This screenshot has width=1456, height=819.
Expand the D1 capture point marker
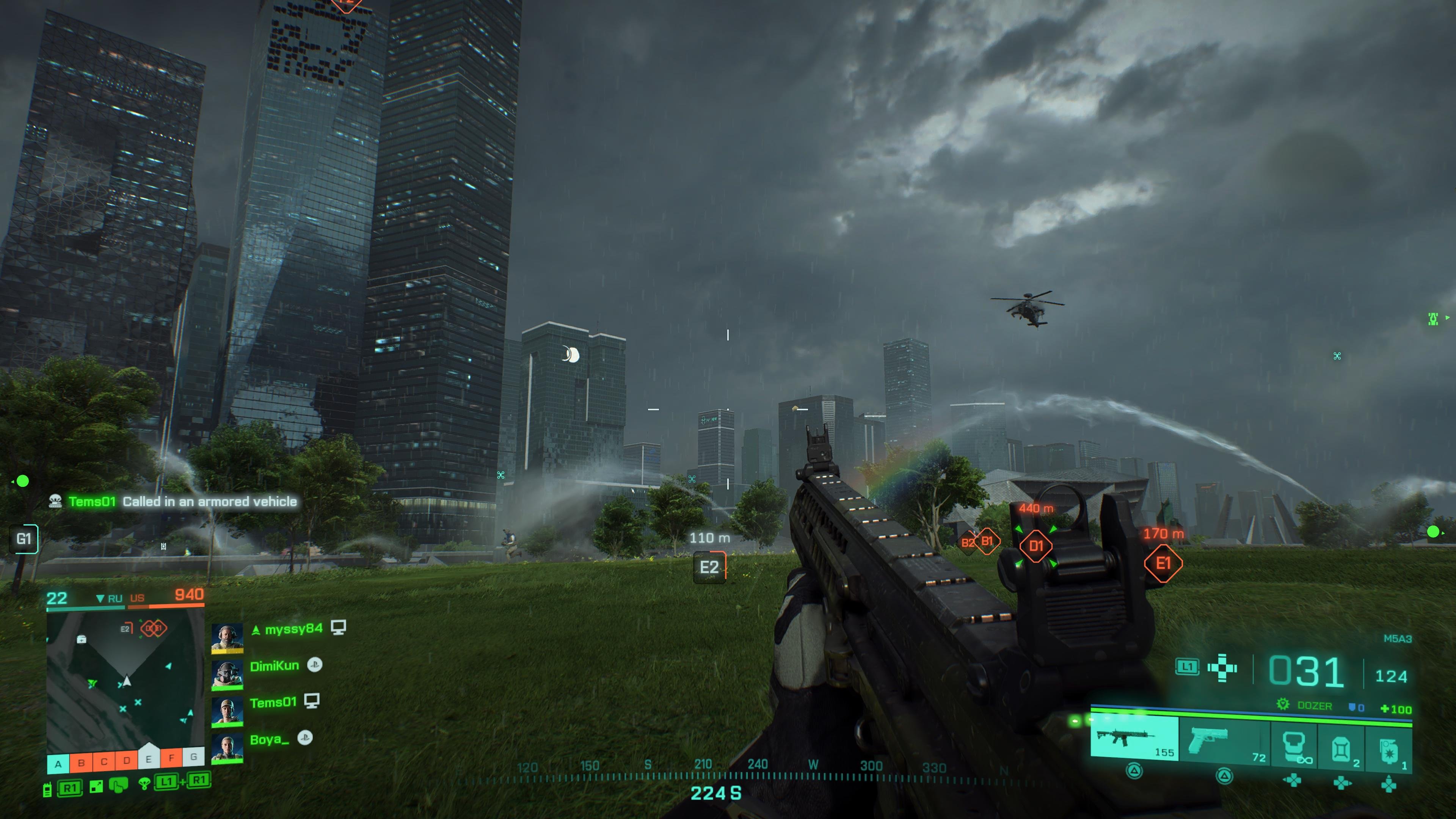pyautogui.click(x=1038, y=546)
